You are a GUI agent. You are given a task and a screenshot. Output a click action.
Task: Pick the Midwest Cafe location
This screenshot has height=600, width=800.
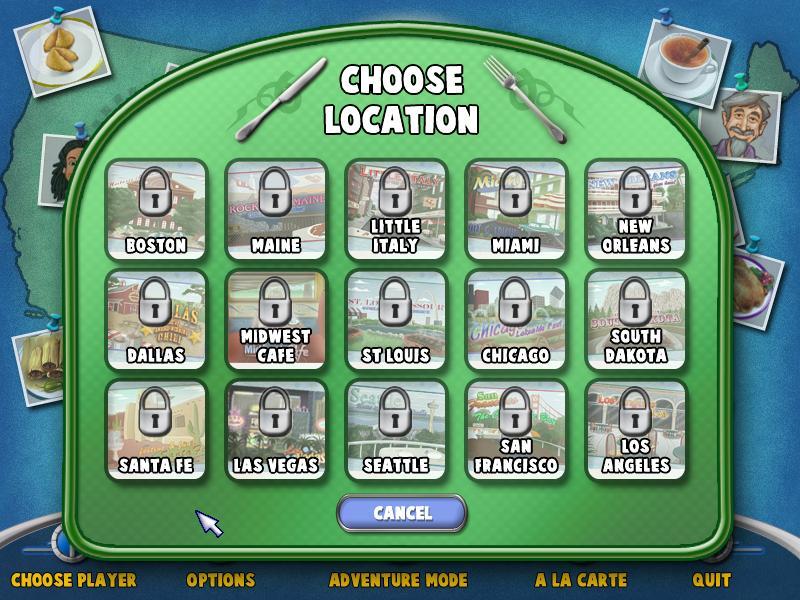coord(275,320)
